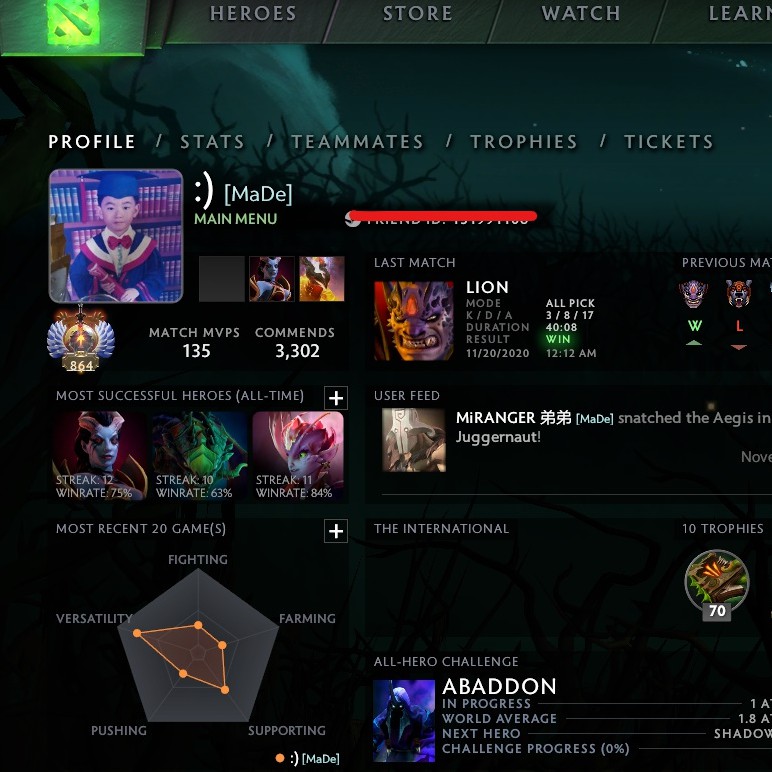Click the level 70 trophy icon
The width and height of the screenshot is (772, 772).
click(x=715, y=584)
